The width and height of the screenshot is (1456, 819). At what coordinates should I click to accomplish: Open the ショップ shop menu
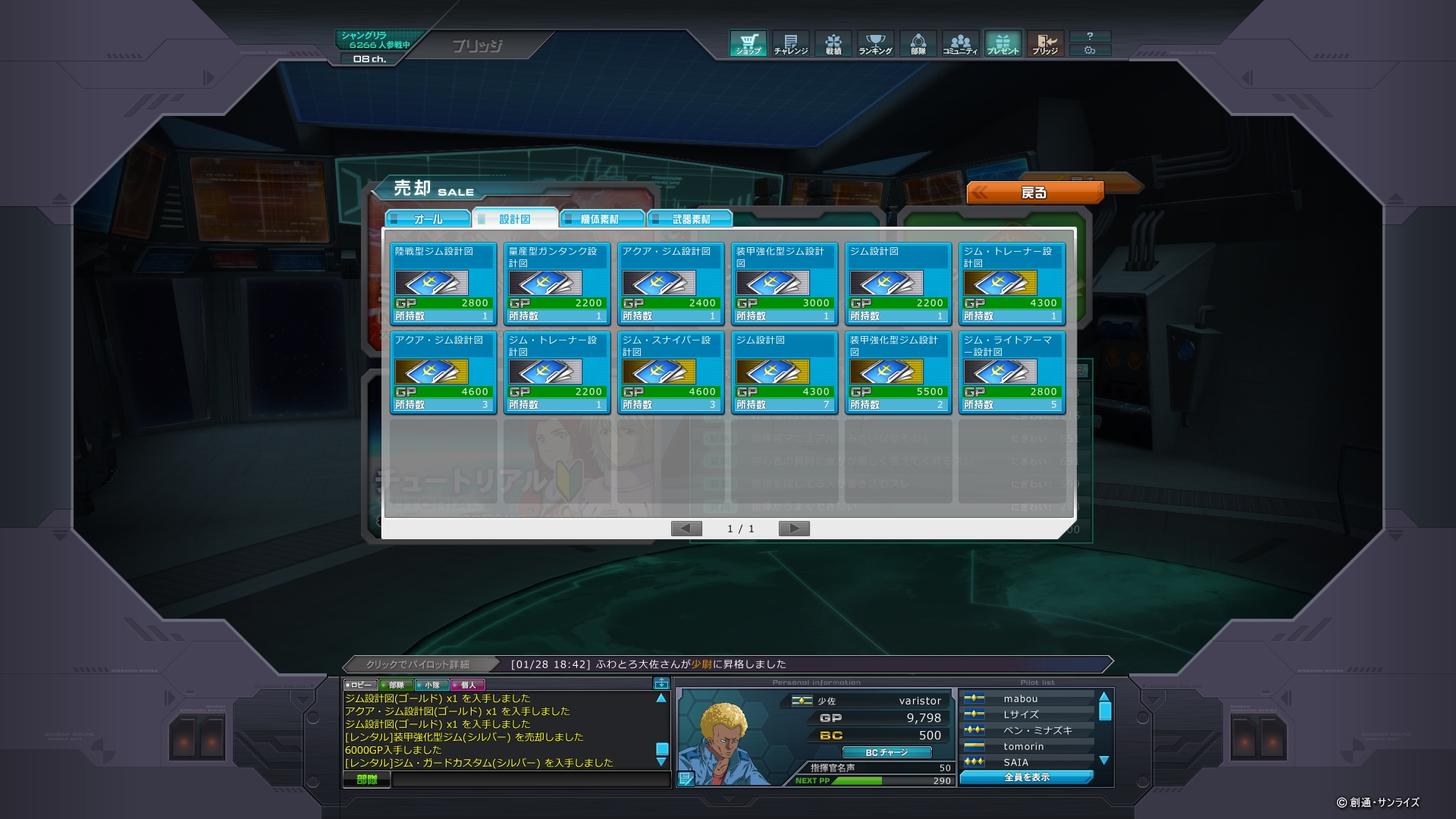pos(748,44)
